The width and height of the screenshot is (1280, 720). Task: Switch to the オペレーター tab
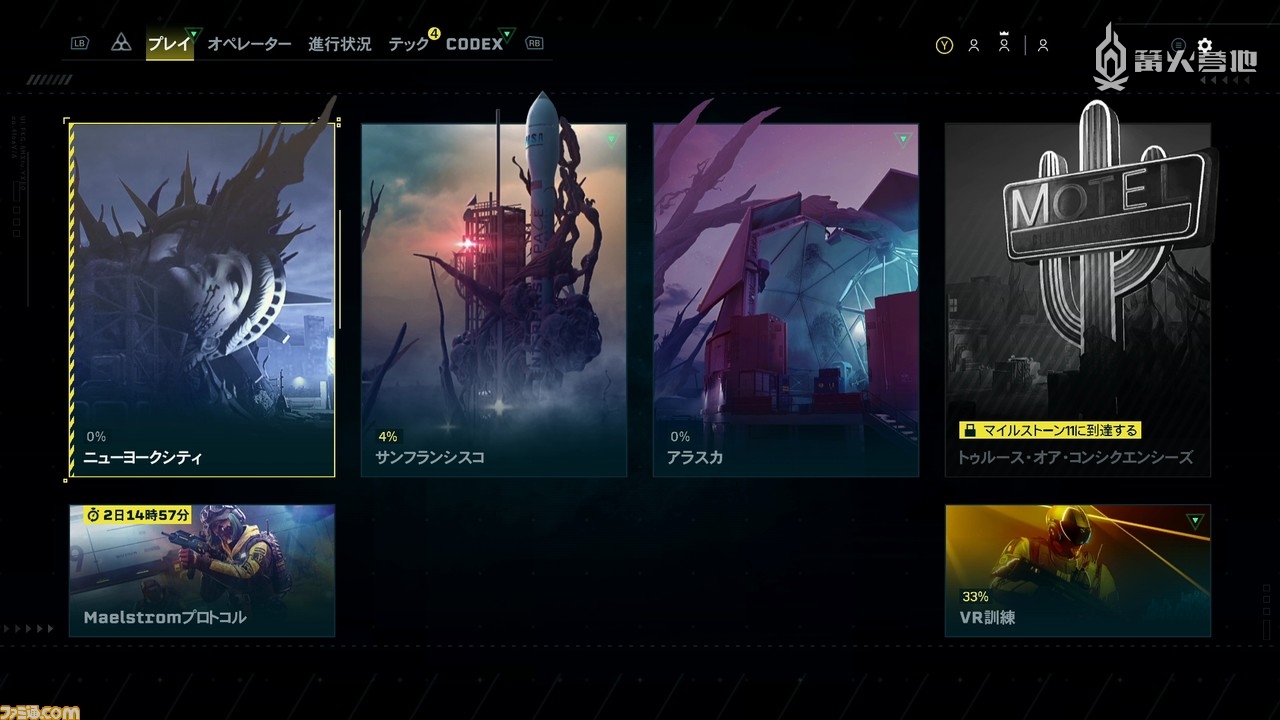[250, 44]
